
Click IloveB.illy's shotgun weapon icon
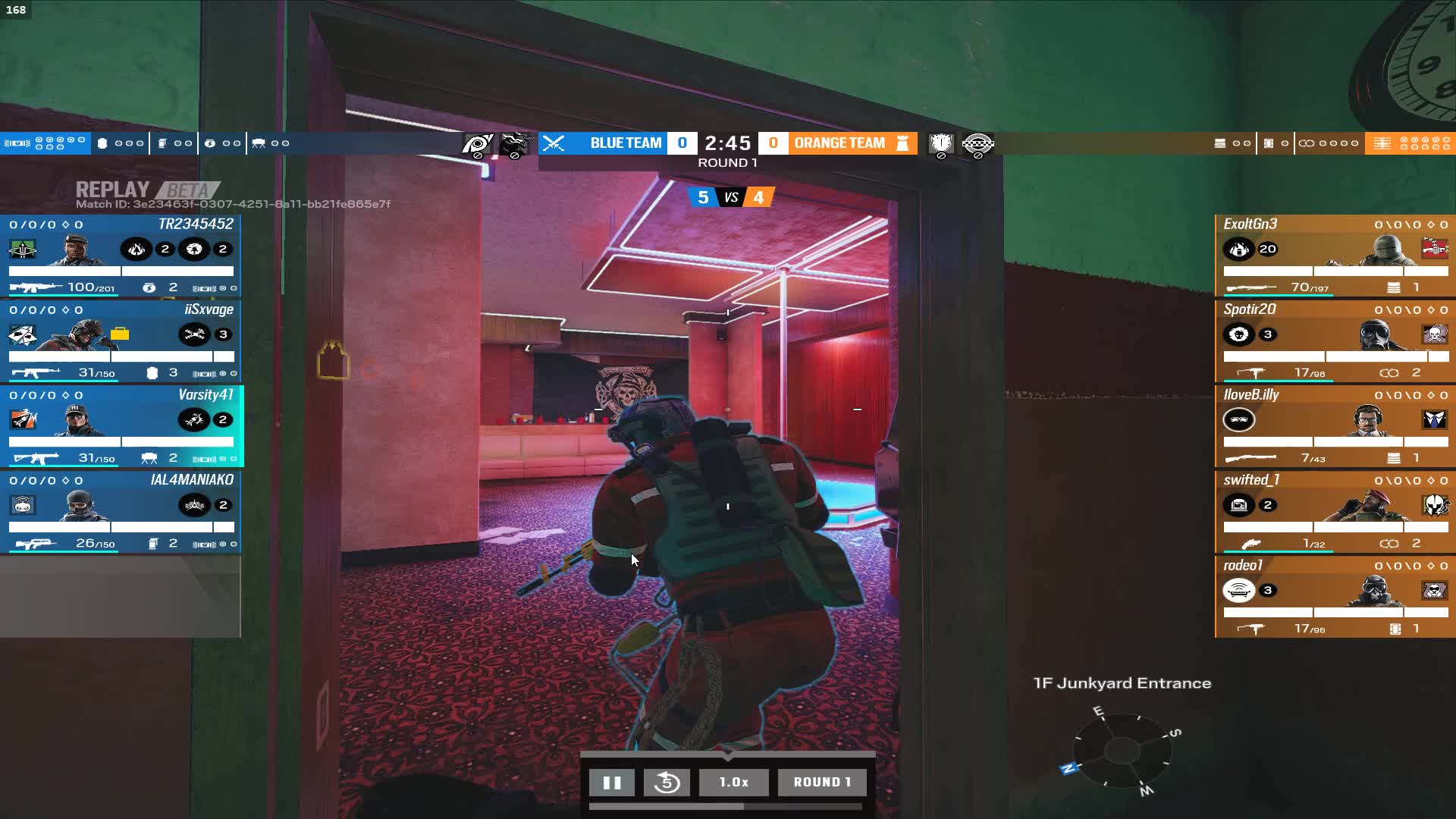pyautogui.click(x=1250, y=457)
